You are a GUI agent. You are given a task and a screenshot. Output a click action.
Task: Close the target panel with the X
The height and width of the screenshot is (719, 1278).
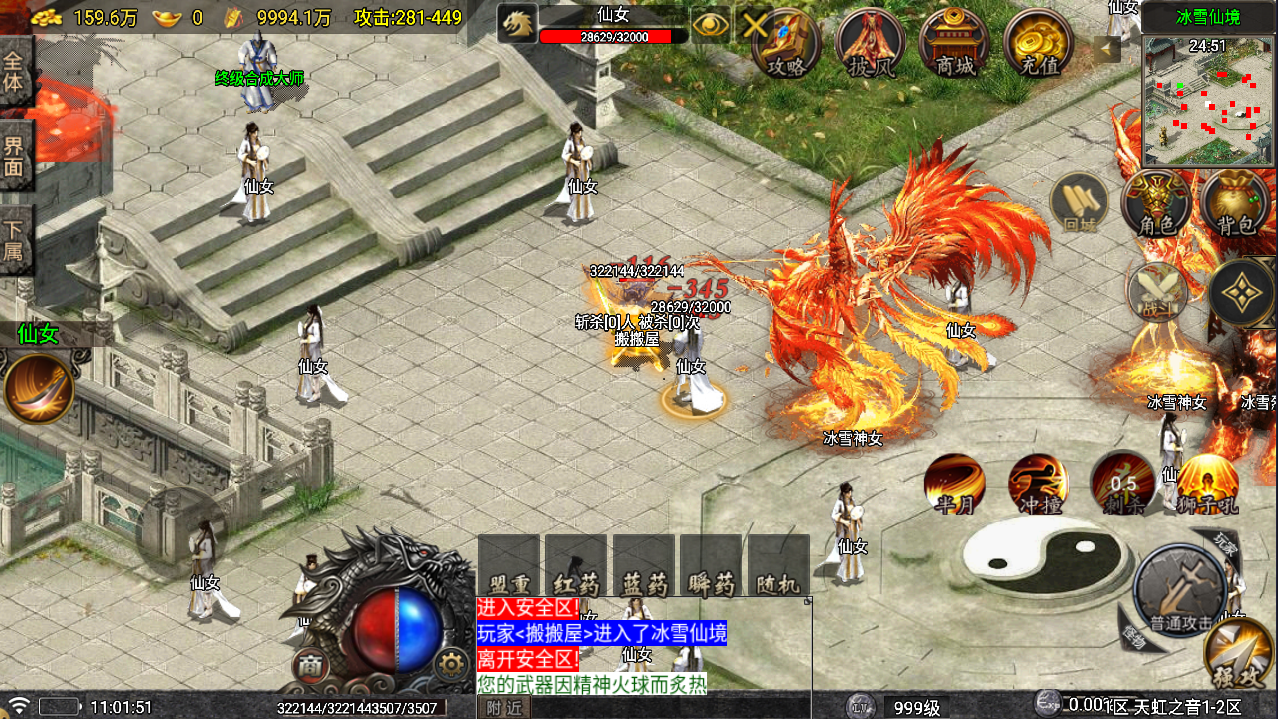(x=755, y=26)
